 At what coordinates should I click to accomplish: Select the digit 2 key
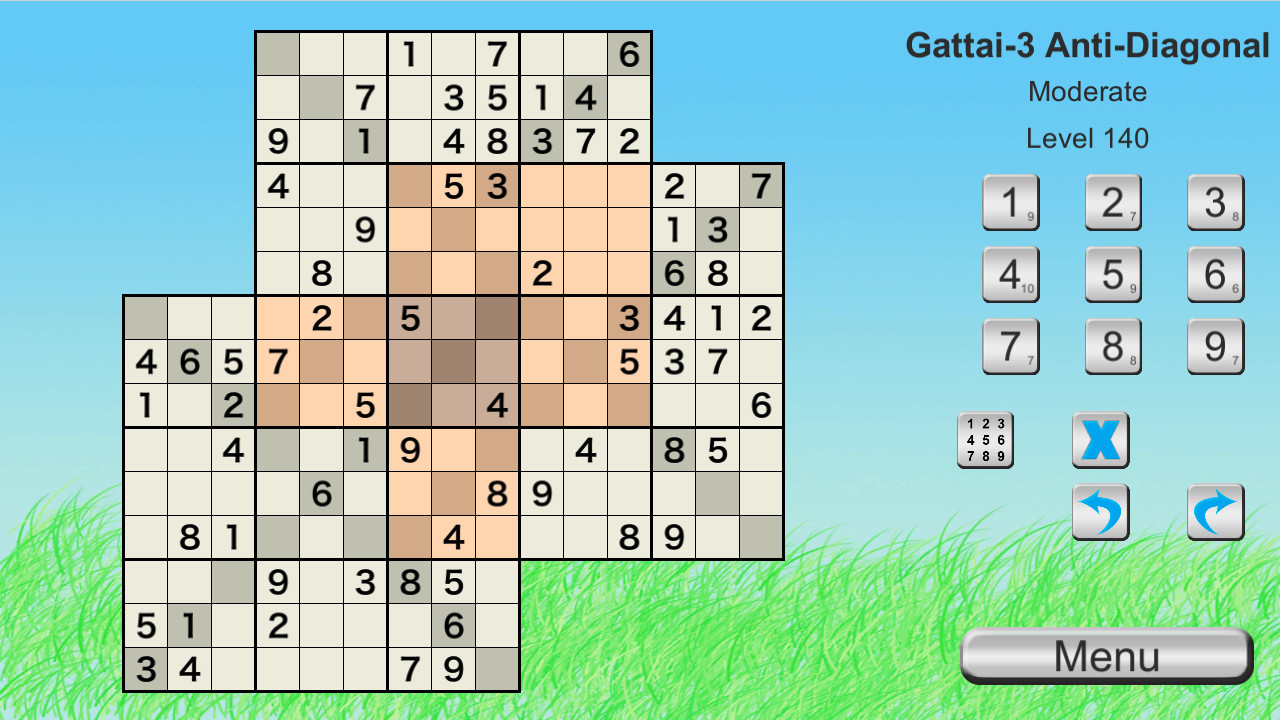1113,202
